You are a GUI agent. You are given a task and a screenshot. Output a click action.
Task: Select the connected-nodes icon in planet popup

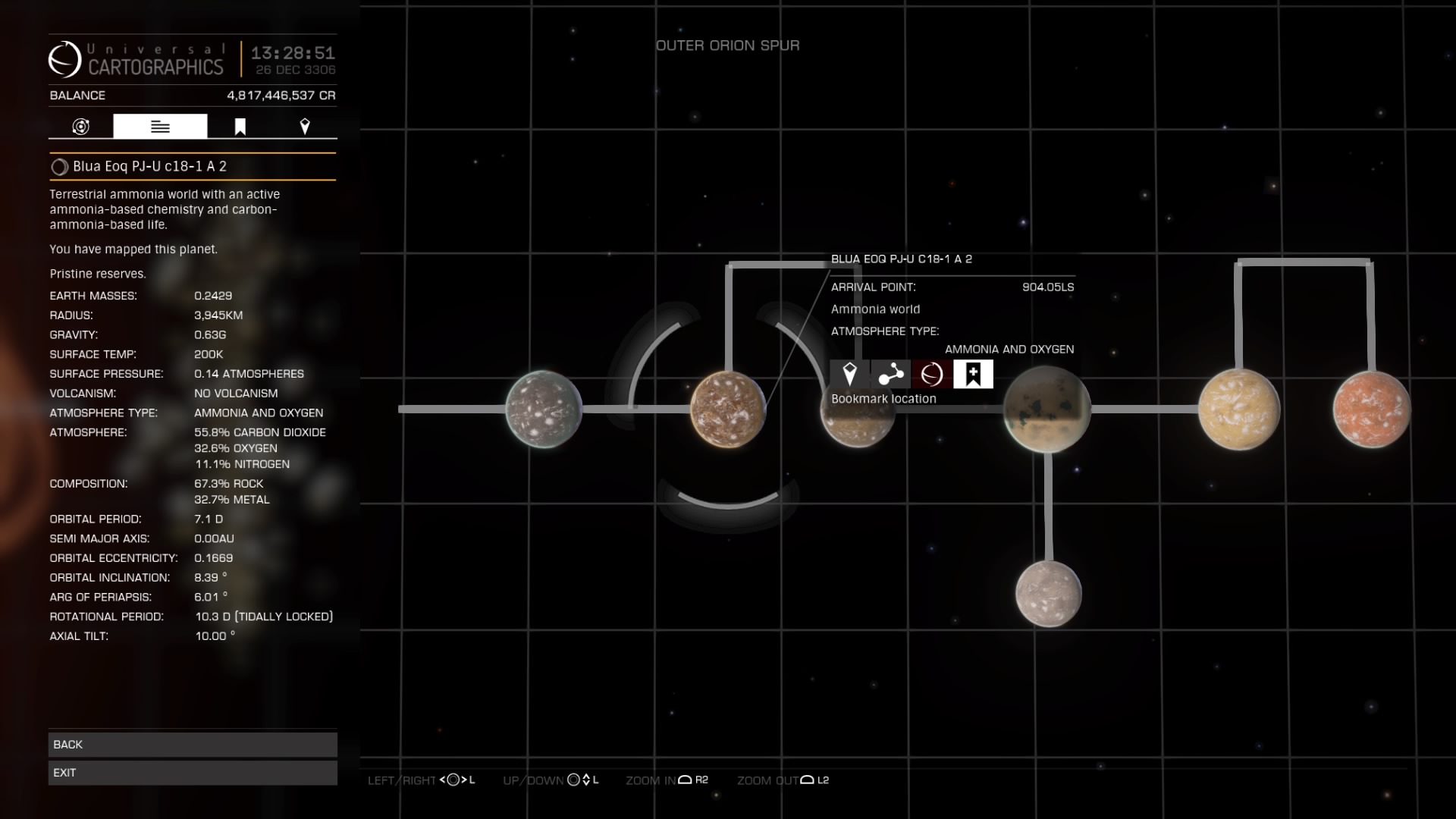890,374
